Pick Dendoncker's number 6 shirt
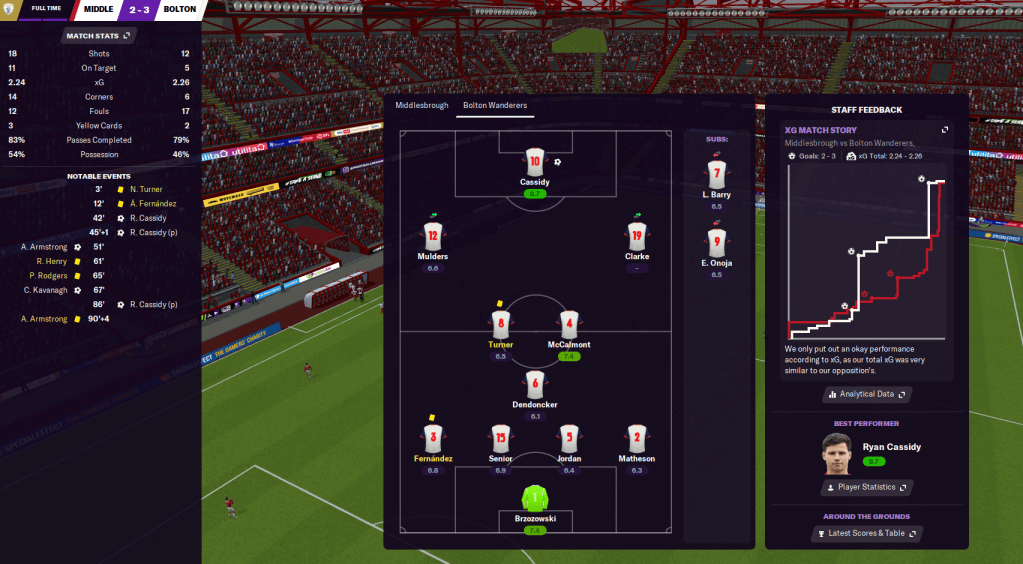The image size is (1023, 564). pos(535,383)
